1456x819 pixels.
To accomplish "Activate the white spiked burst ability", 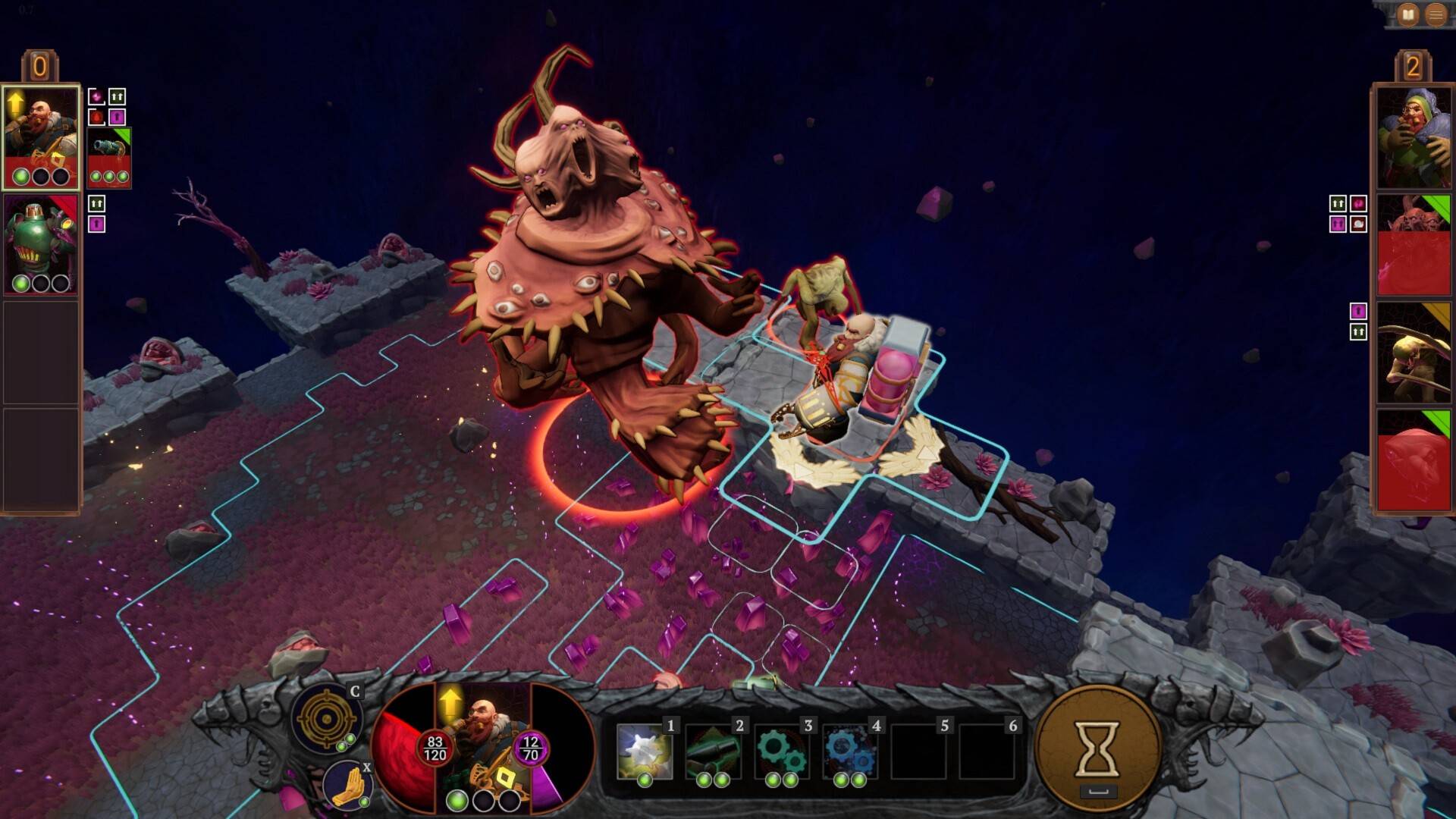I will coord(644,752).
